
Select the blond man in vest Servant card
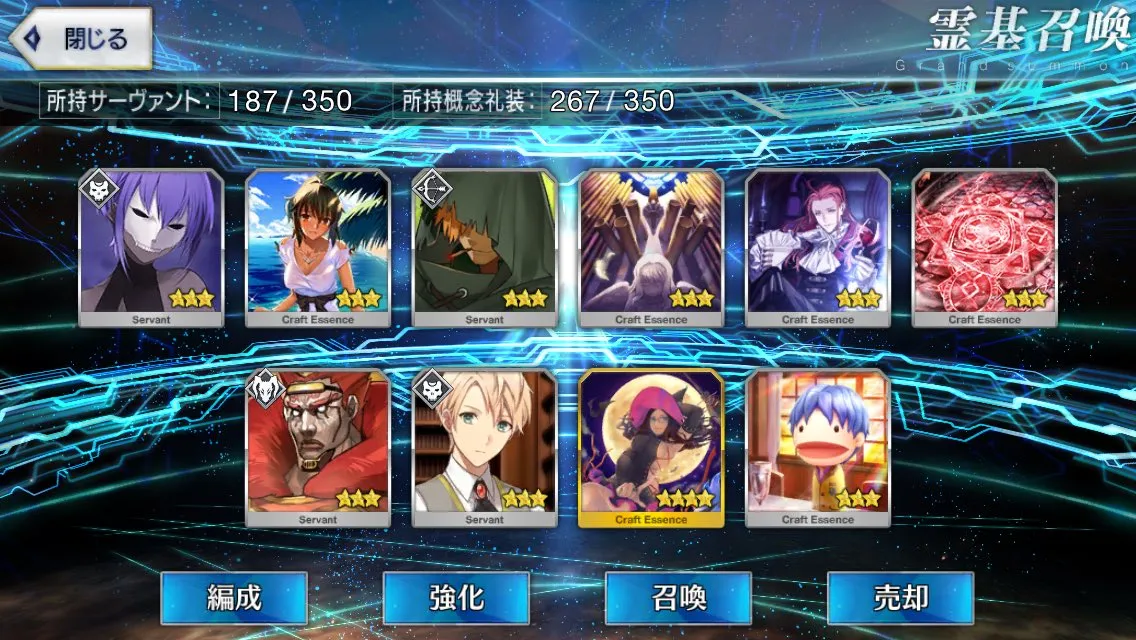click(x=485, y=447)
